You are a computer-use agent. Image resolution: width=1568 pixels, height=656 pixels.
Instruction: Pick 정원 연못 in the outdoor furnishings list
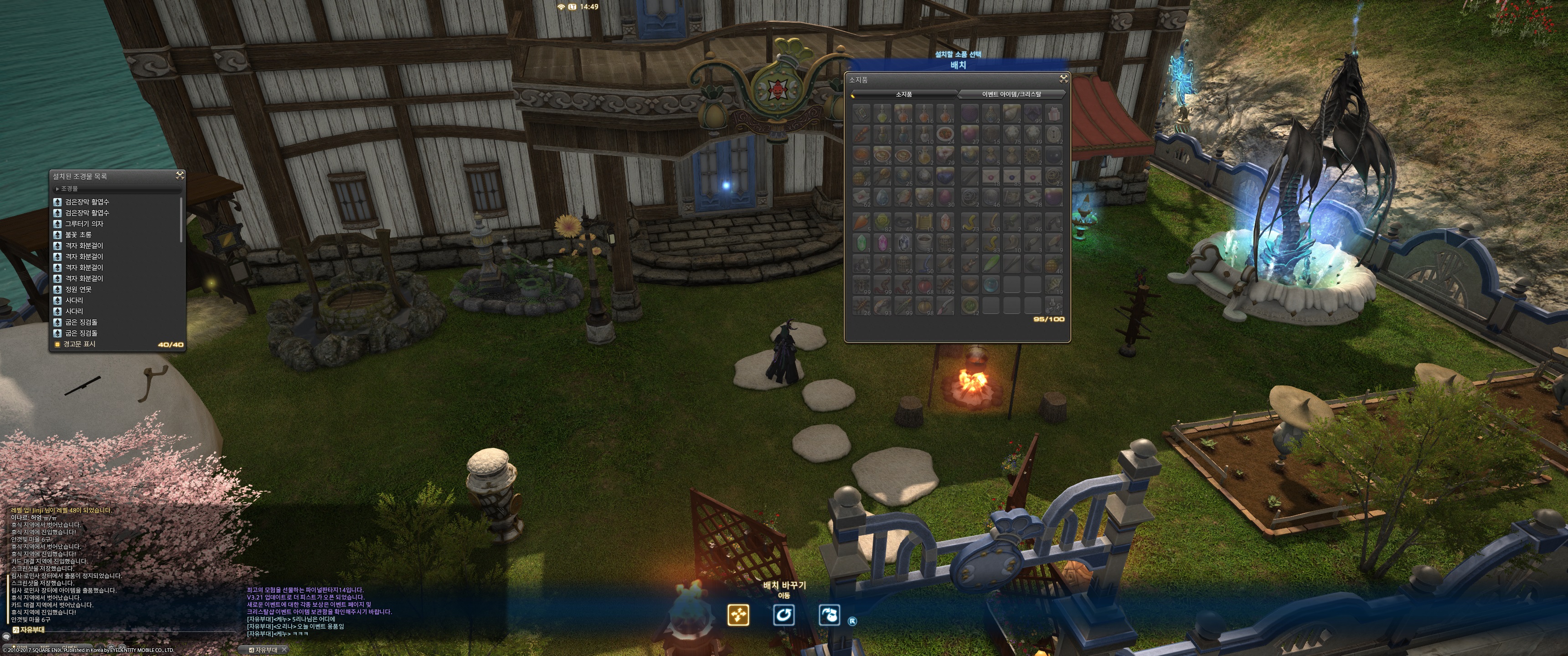coord(78,290)
